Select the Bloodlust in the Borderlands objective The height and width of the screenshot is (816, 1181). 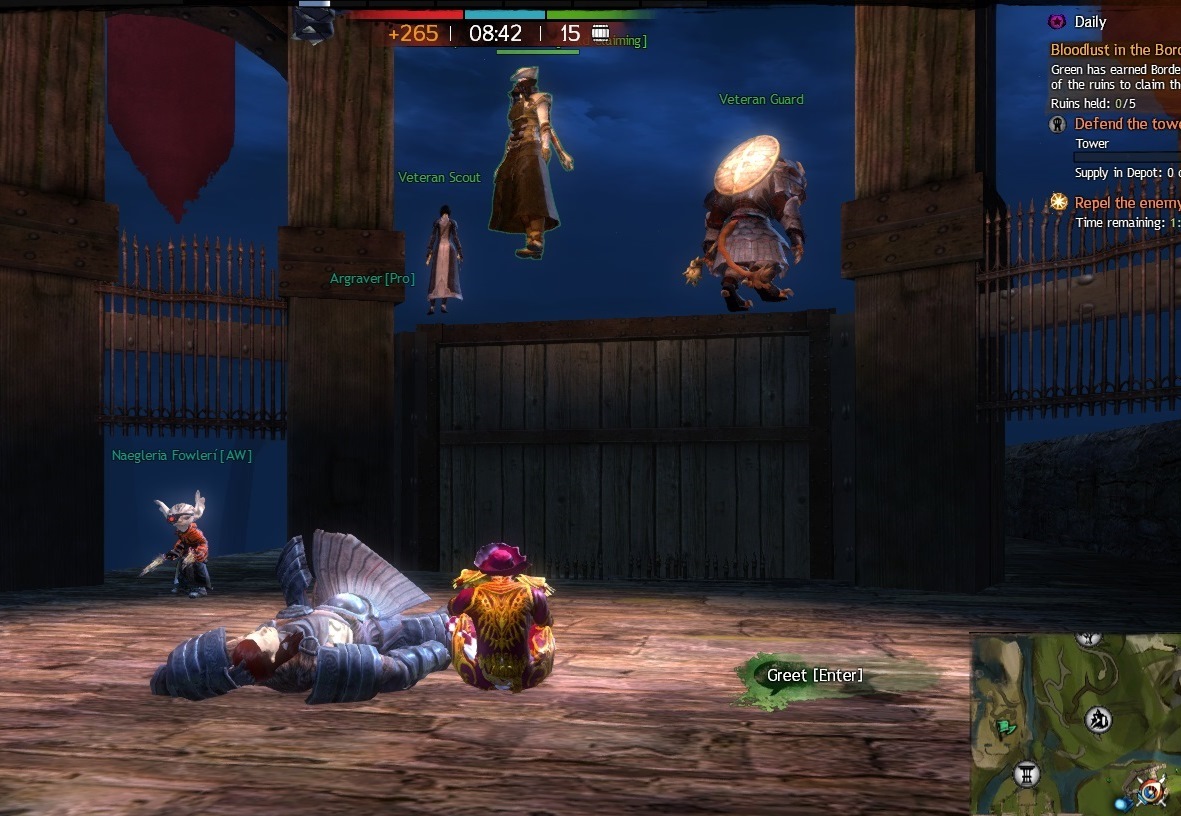tap(1115, 49)
